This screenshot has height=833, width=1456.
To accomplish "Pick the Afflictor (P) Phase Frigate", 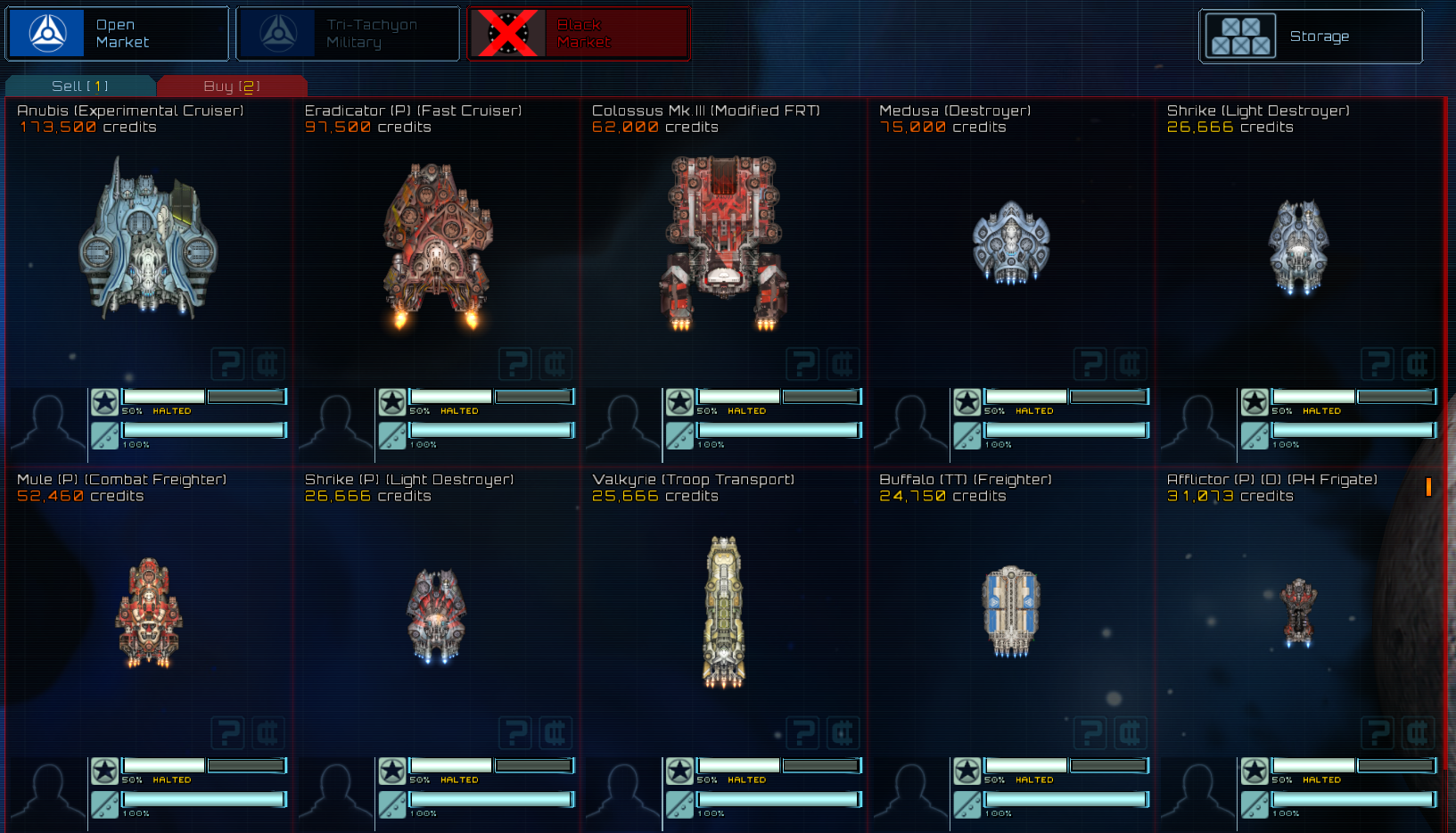I will [x=1298, y=612].
